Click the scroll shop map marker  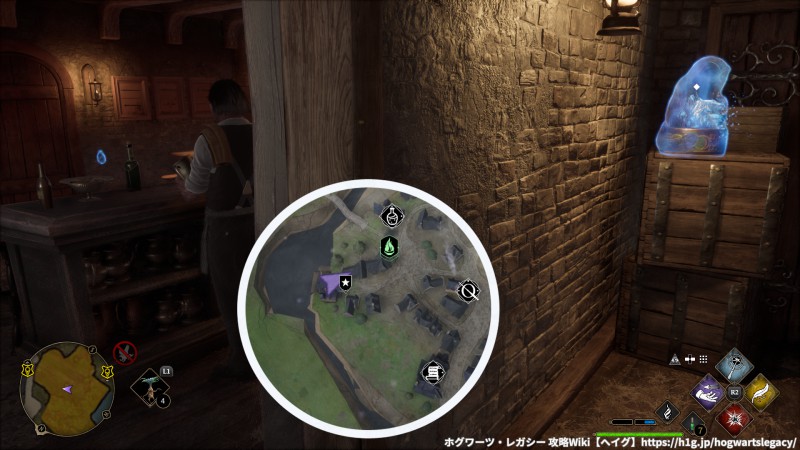coord(432,373)
